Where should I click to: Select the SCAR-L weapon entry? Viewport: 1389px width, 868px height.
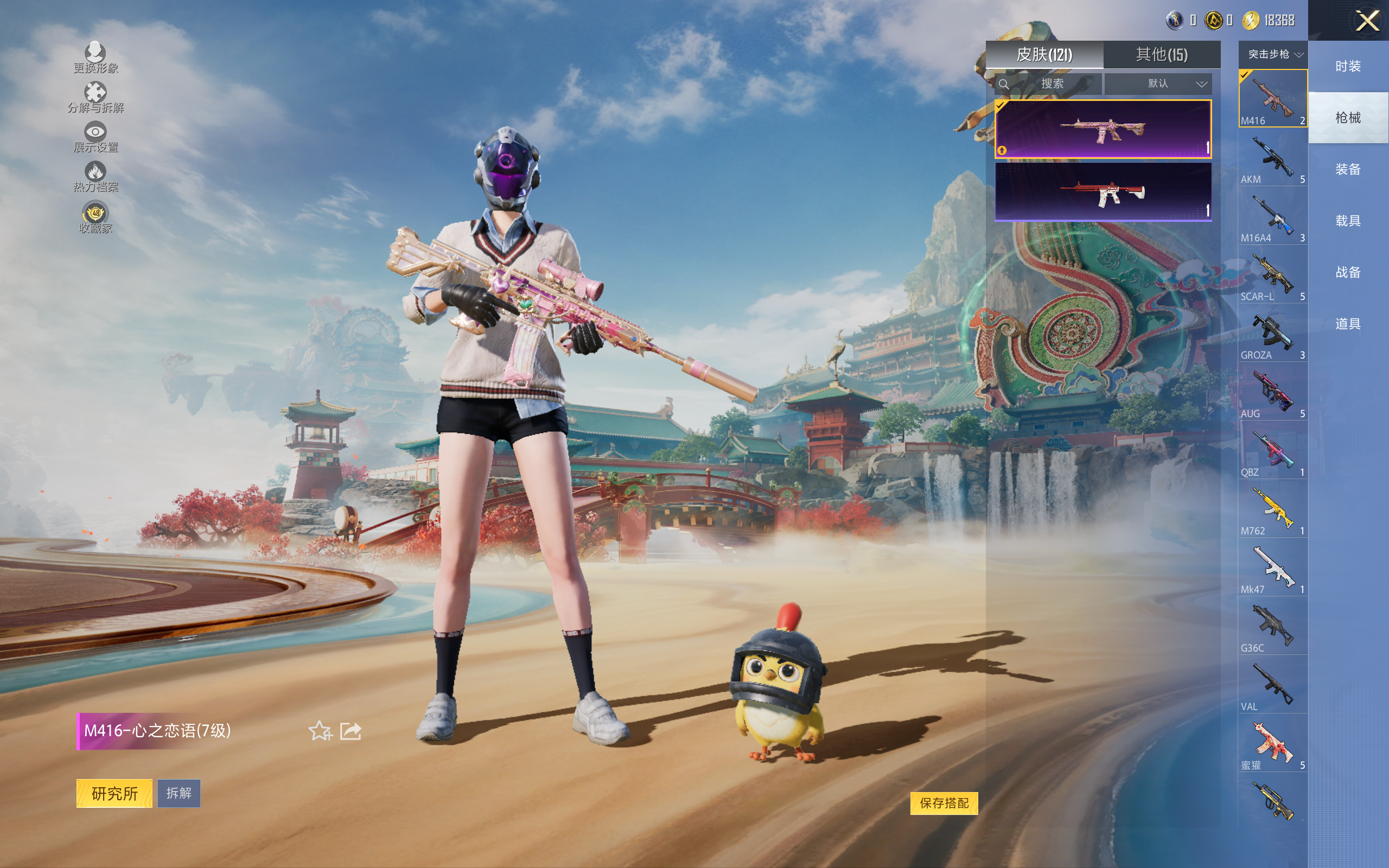click(x=1272, y=275)
